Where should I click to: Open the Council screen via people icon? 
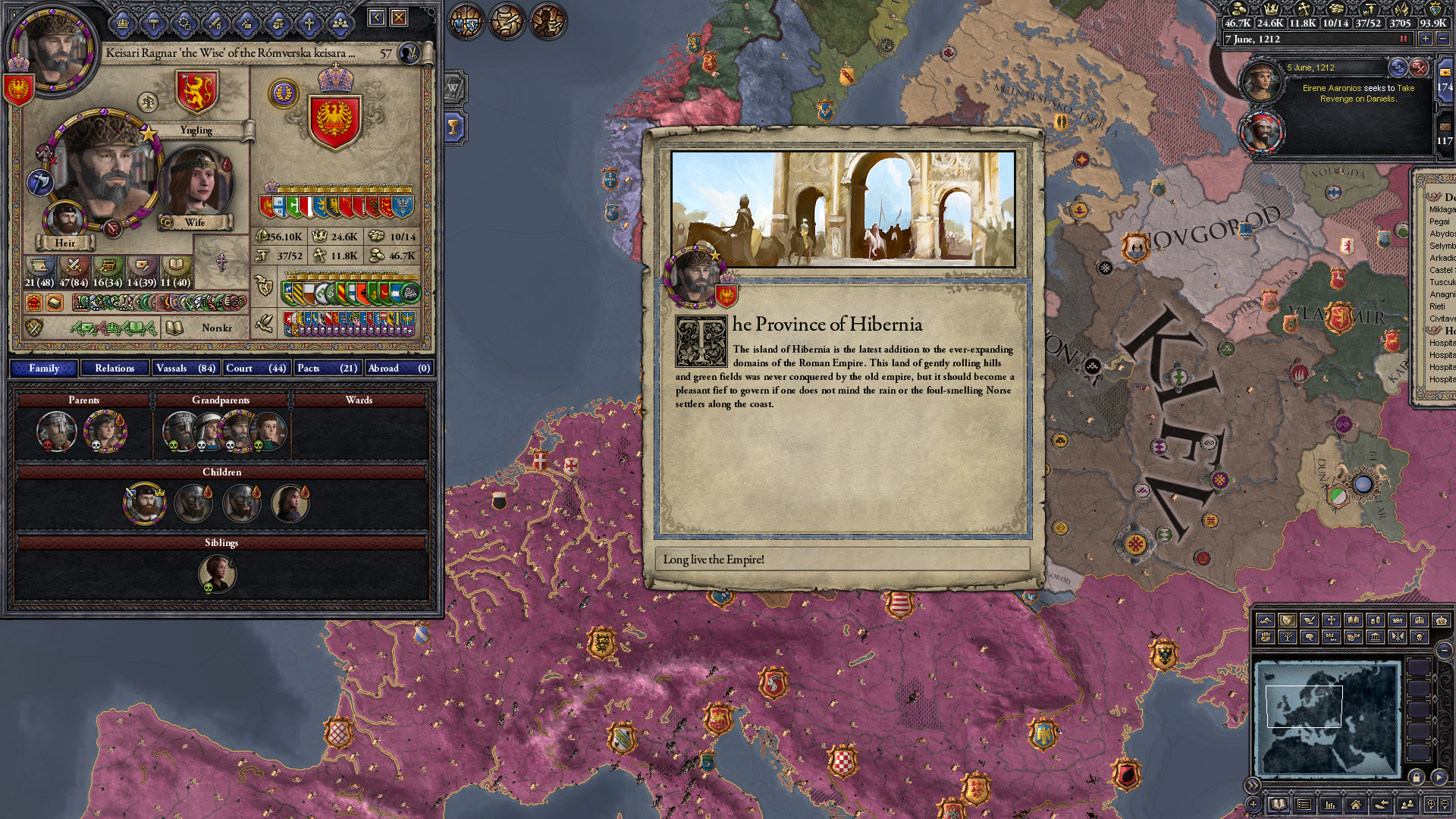341,24
